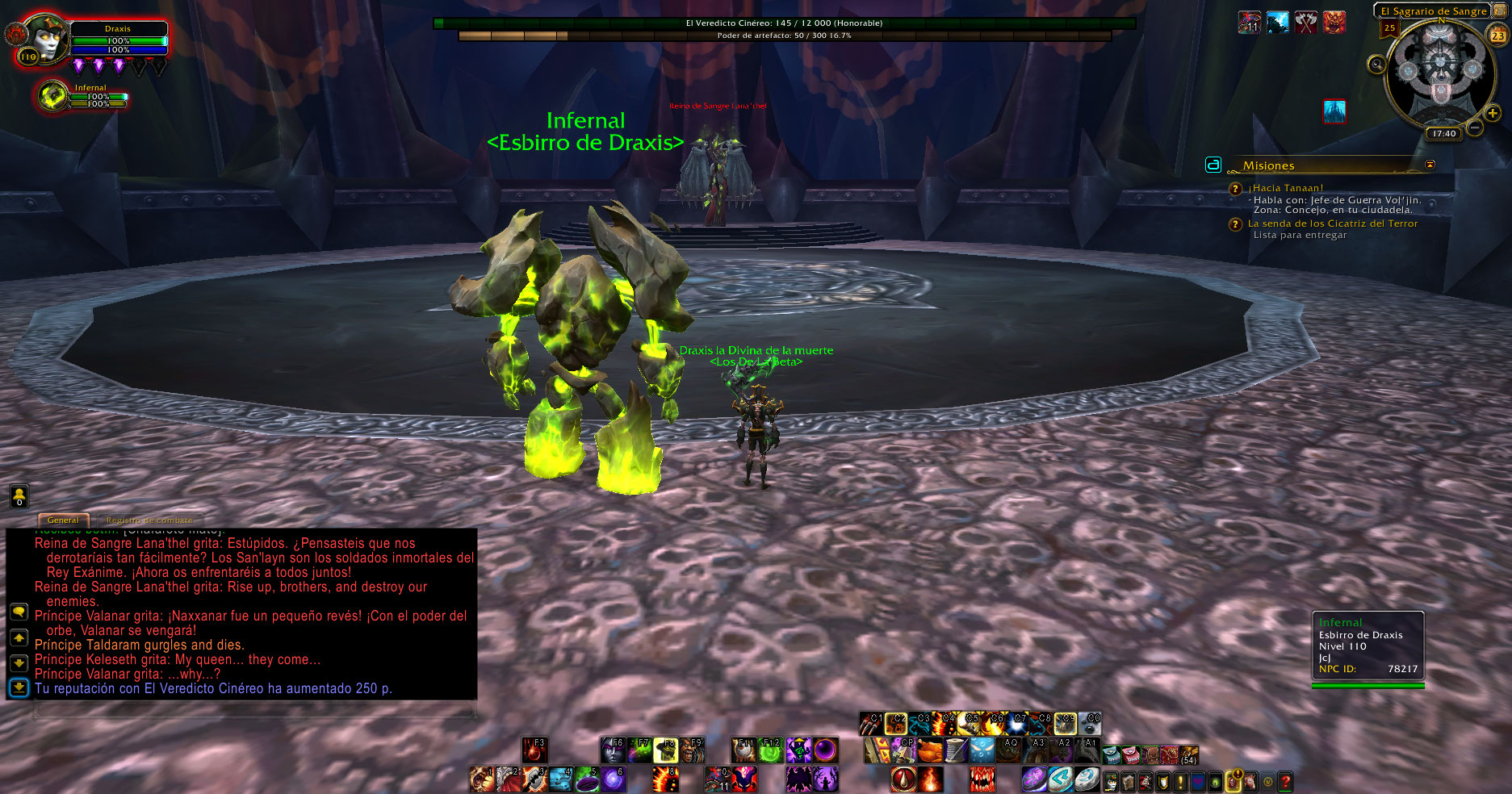This screenshot has height=794, width=1512.
Task: Click the crossed axes buff icon
Action: 1305,23
